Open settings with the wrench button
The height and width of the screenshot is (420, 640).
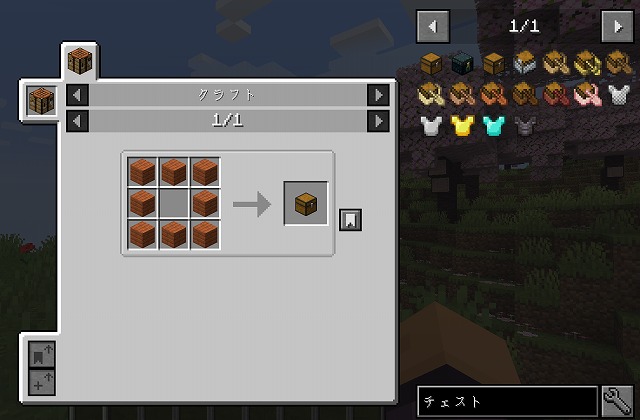(618, 402)
